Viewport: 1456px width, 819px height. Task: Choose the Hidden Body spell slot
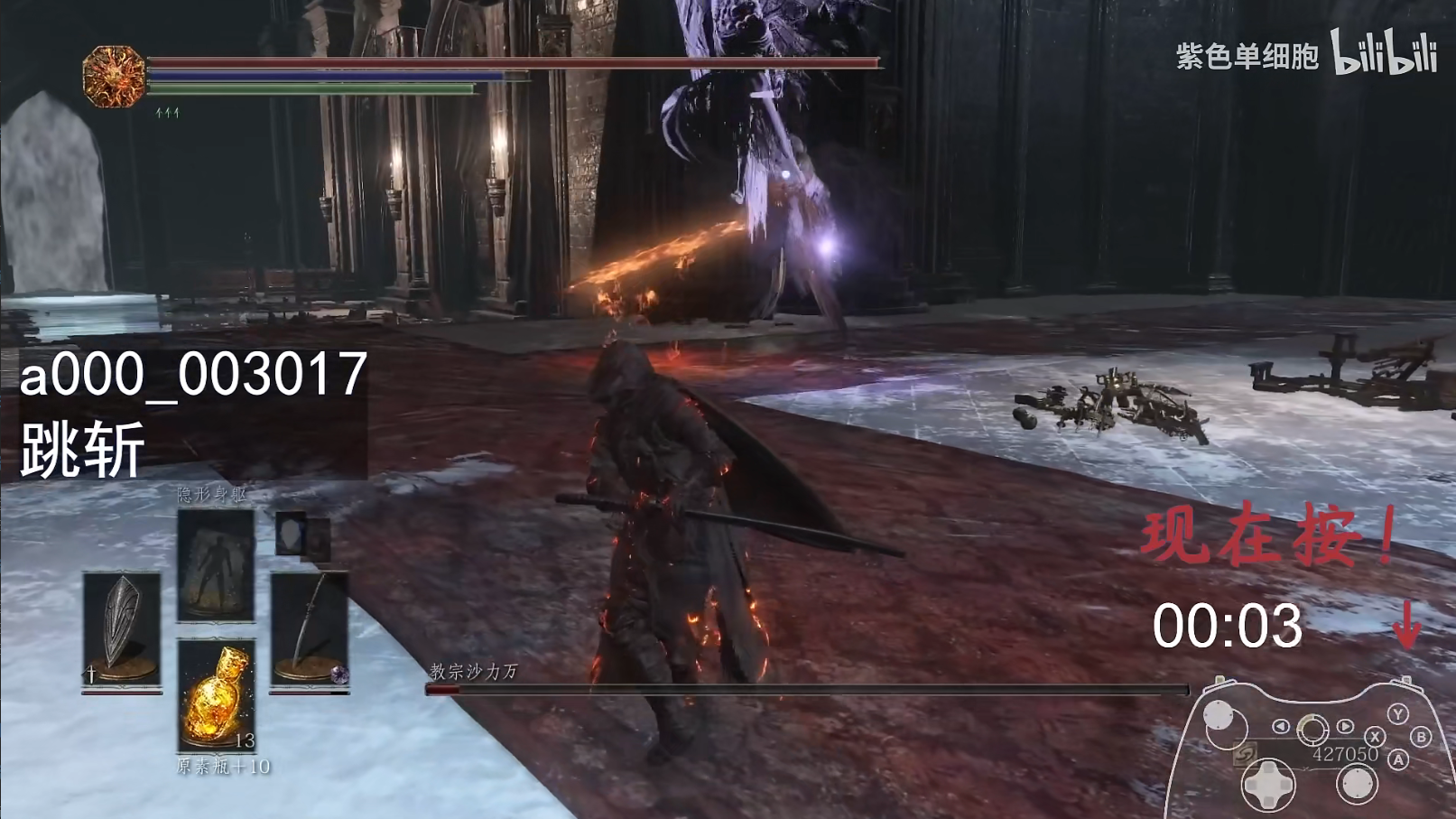(216, 565)
